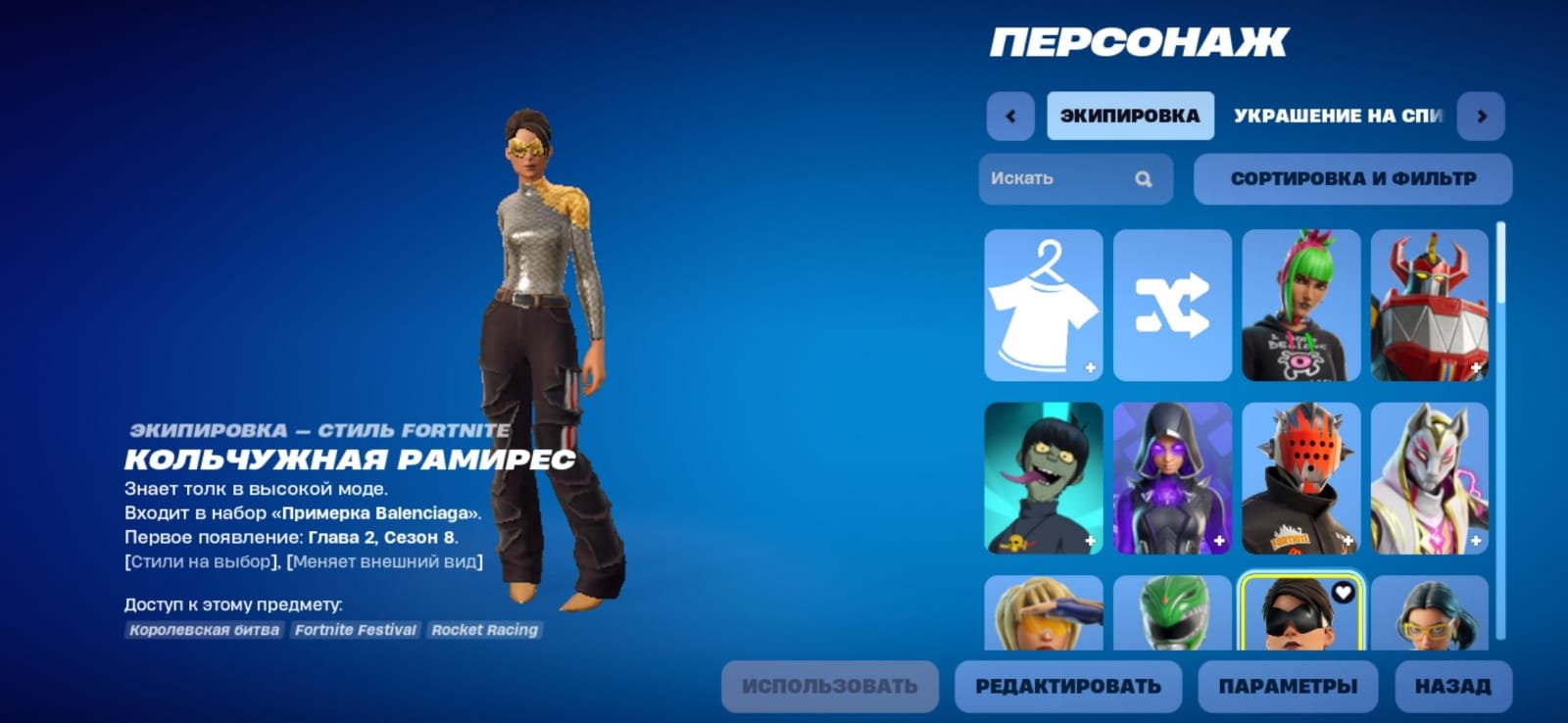Click the search magnifying glass icon

click(1143, 178)
